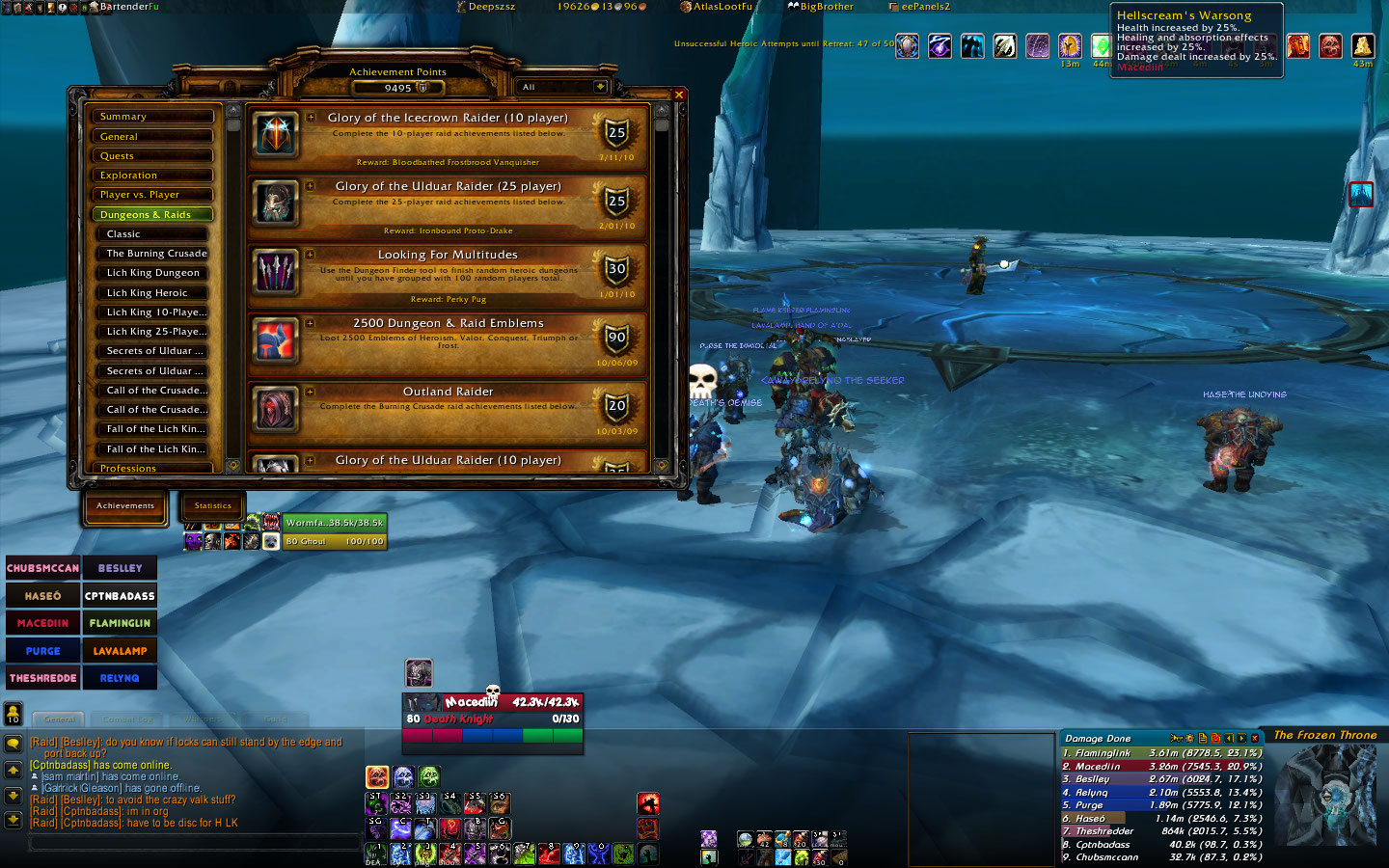1389x868 pixels.
Task: Open the Exploration category
Action: coord(152,176)
